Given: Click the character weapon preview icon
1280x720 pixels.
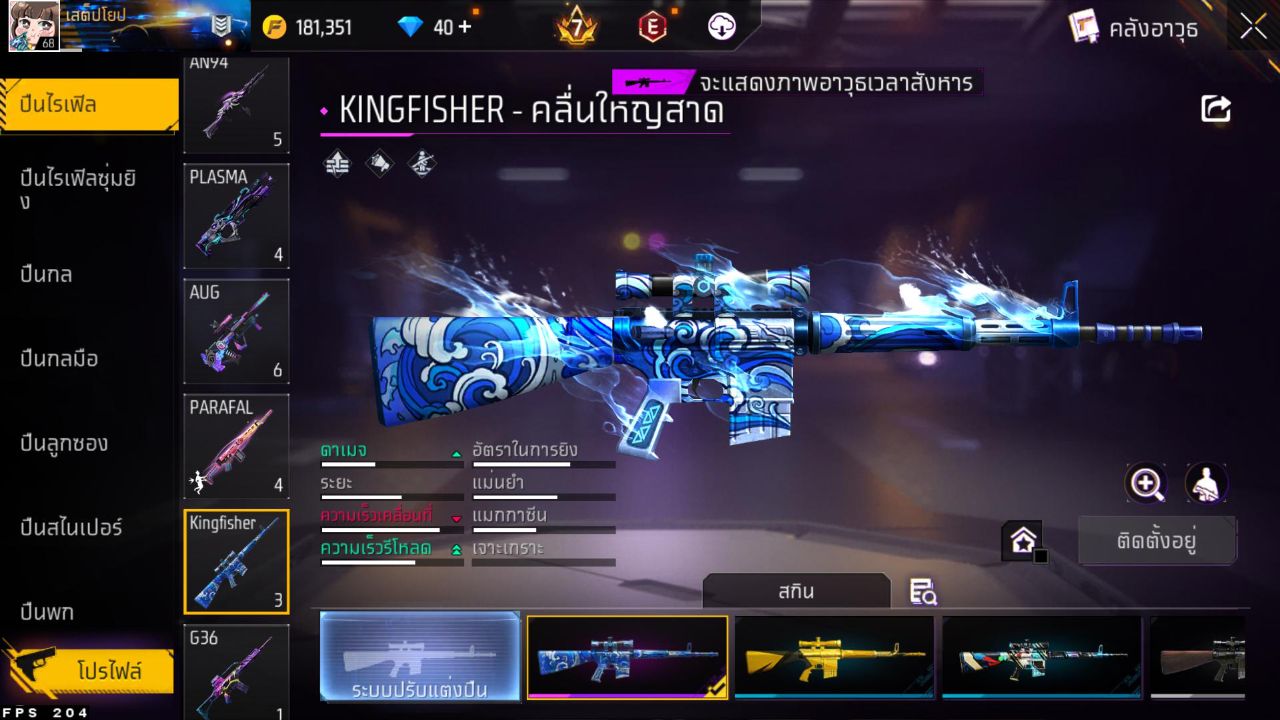Looking at the screenshot, I should tap(1207, 483).
